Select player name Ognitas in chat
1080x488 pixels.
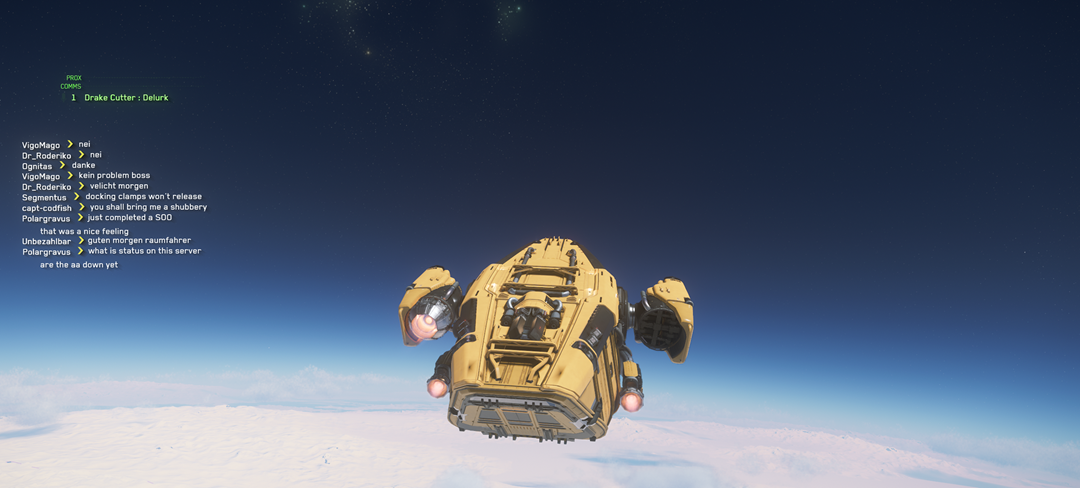37,166
